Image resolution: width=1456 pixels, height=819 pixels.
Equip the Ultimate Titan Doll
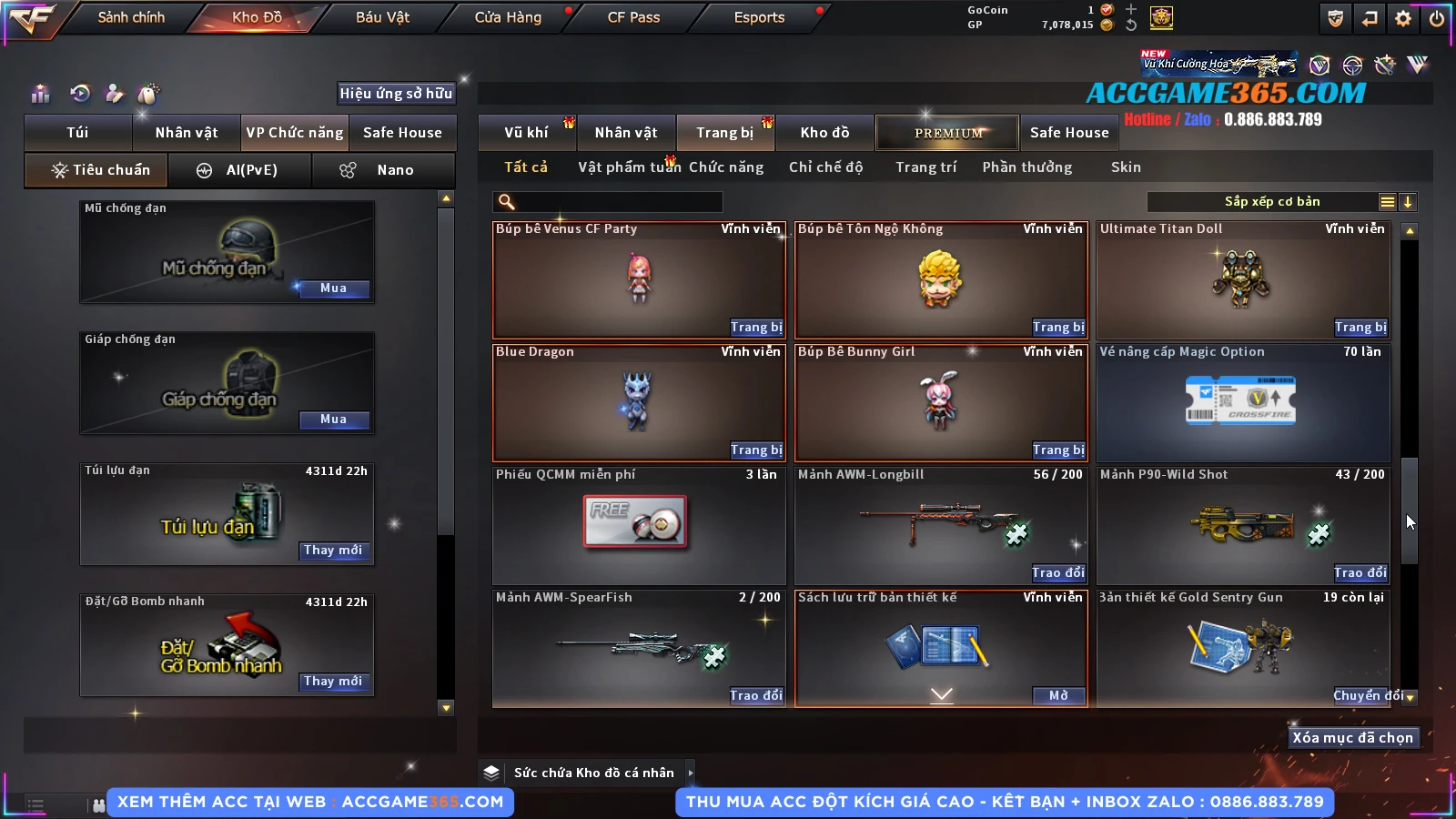click(1360, 328)
